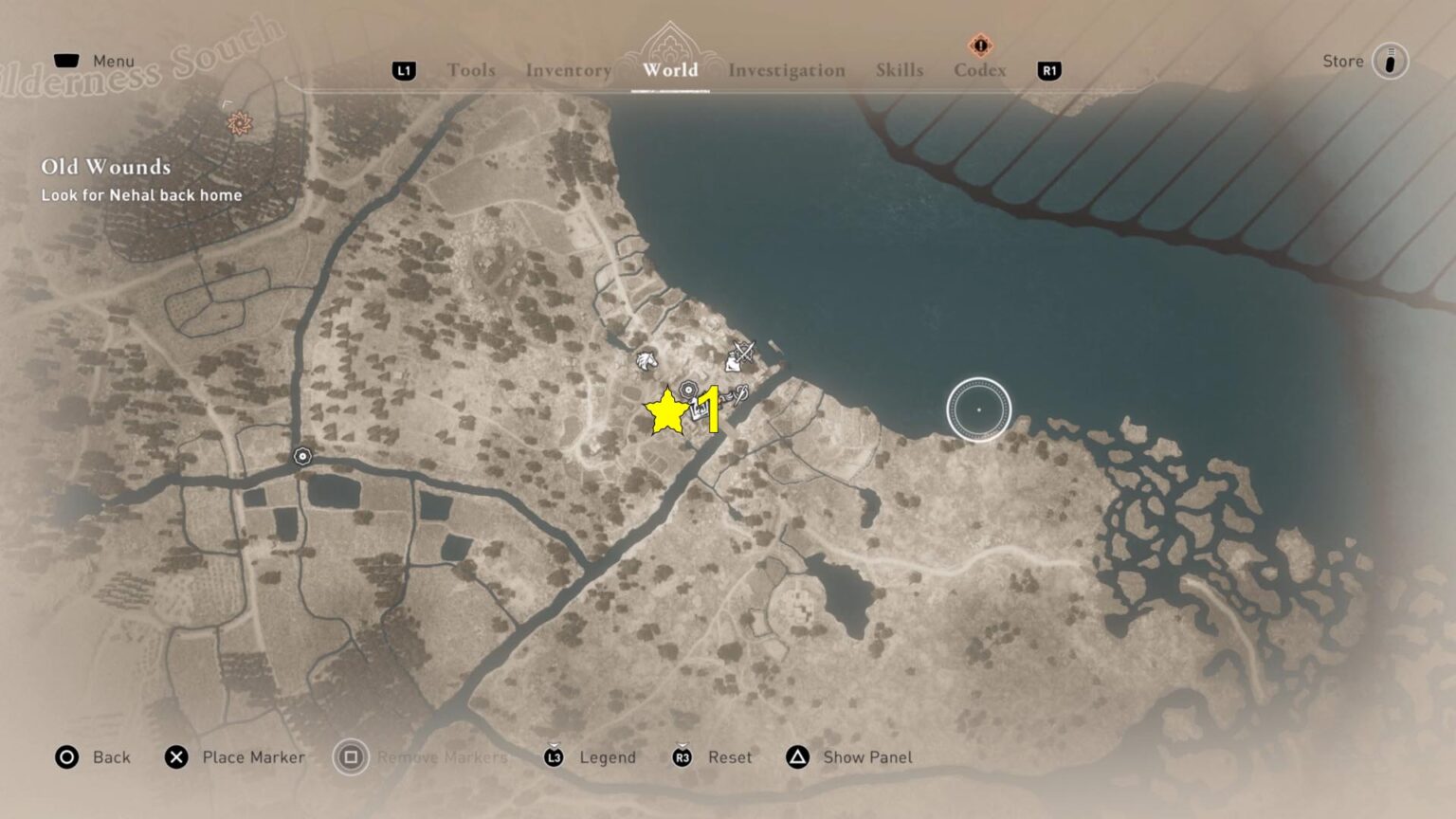Image resolution: width=1456 pixels, height=819 pixels.
Task: Switch to the Inventory tab
Action: click(567, 70)
